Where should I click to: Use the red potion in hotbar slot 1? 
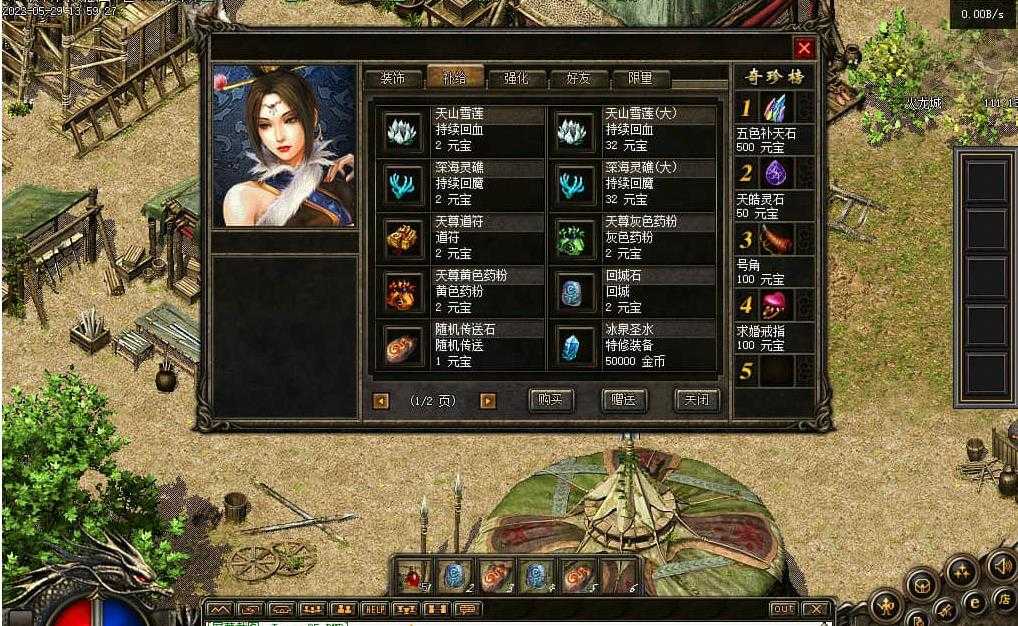pyautogui.click(x=412, y=575)
